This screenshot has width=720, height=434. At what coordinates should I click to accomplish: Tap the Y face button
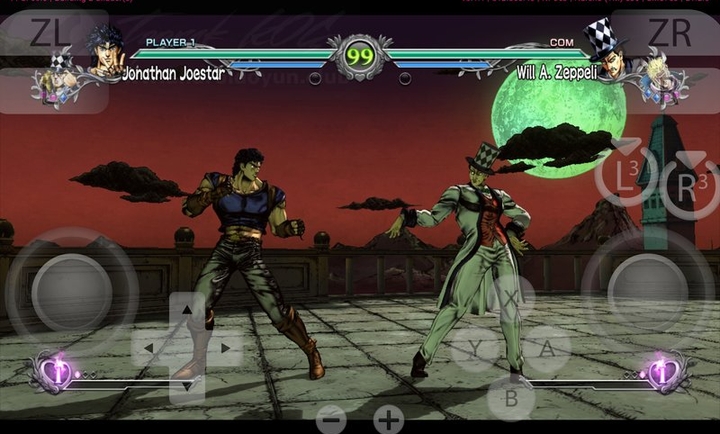click(472, 349)
